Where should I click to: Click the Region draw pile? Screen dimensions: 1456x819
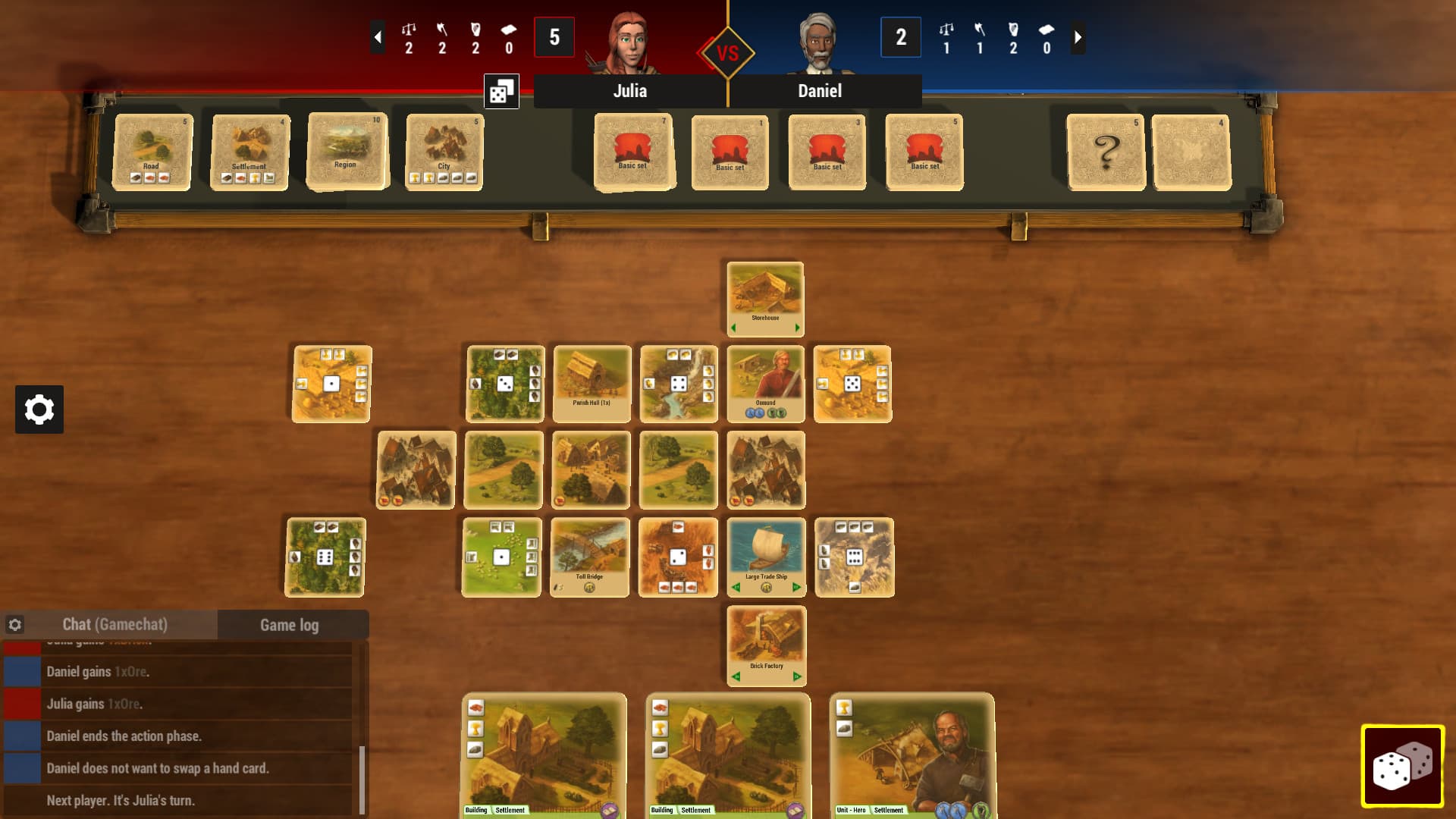[x=347, y=149]
